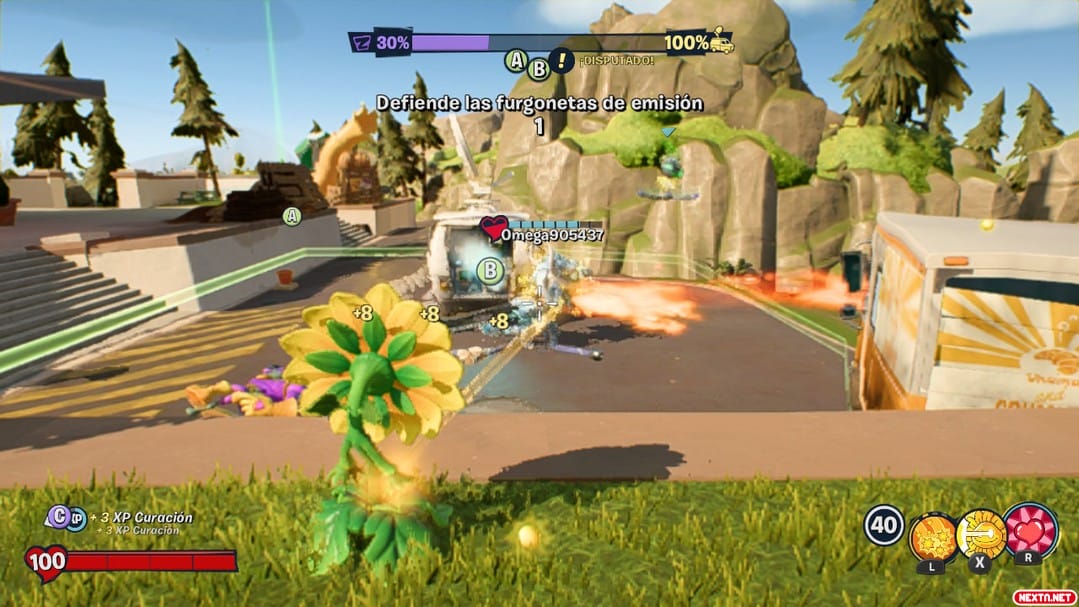Open the NEXTN.NET watermark logo
Image resolution: width=1079 pixels, height=607 pixels.
(x=1044, y=596)
